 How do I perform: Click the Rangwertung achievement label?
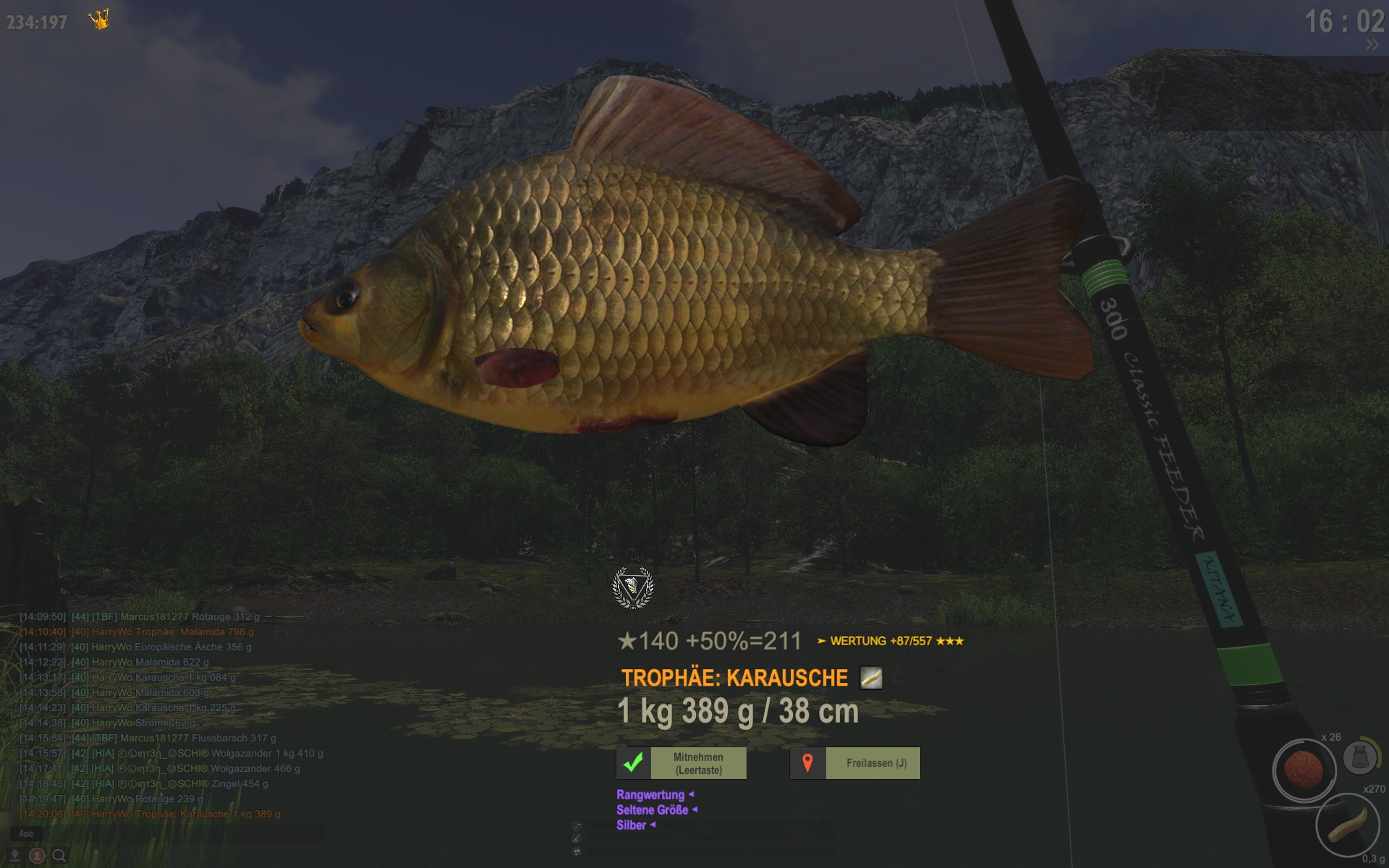tap(650, 795)
